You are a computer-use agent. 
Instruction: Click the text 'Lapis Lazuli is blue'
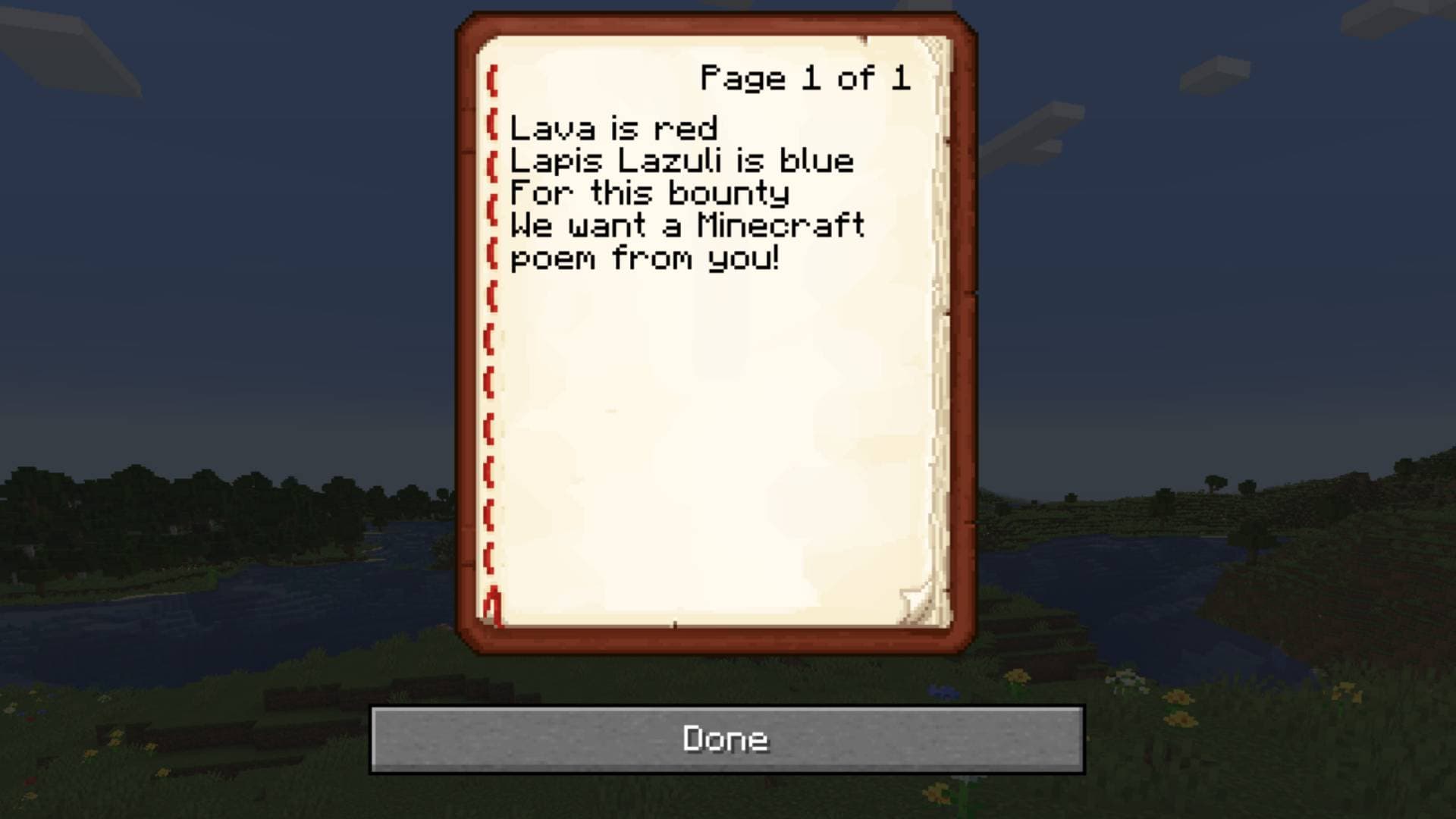pos(681,160)
